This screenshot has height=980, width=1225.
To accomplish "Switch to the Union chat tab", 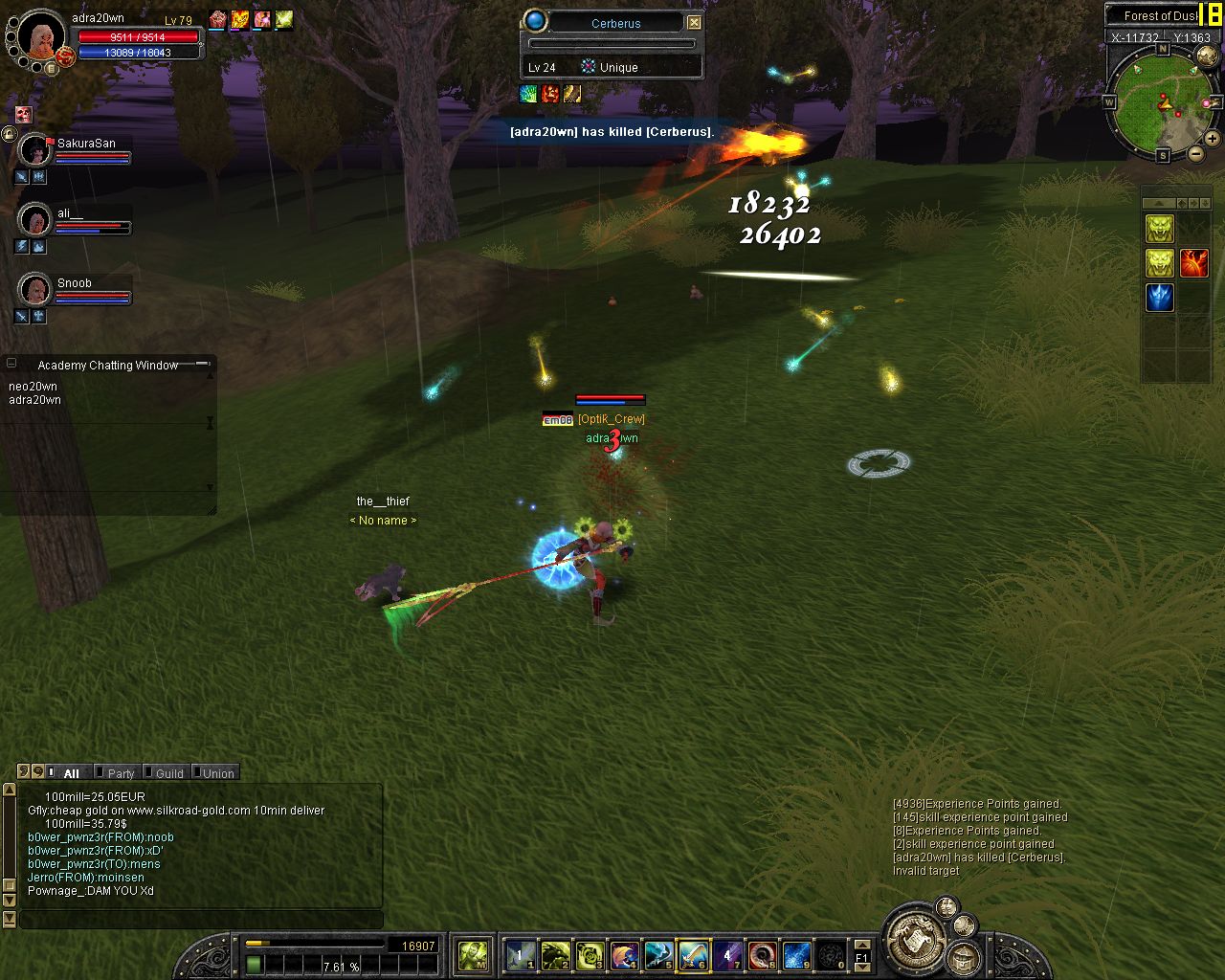I will tap(218, 773).
